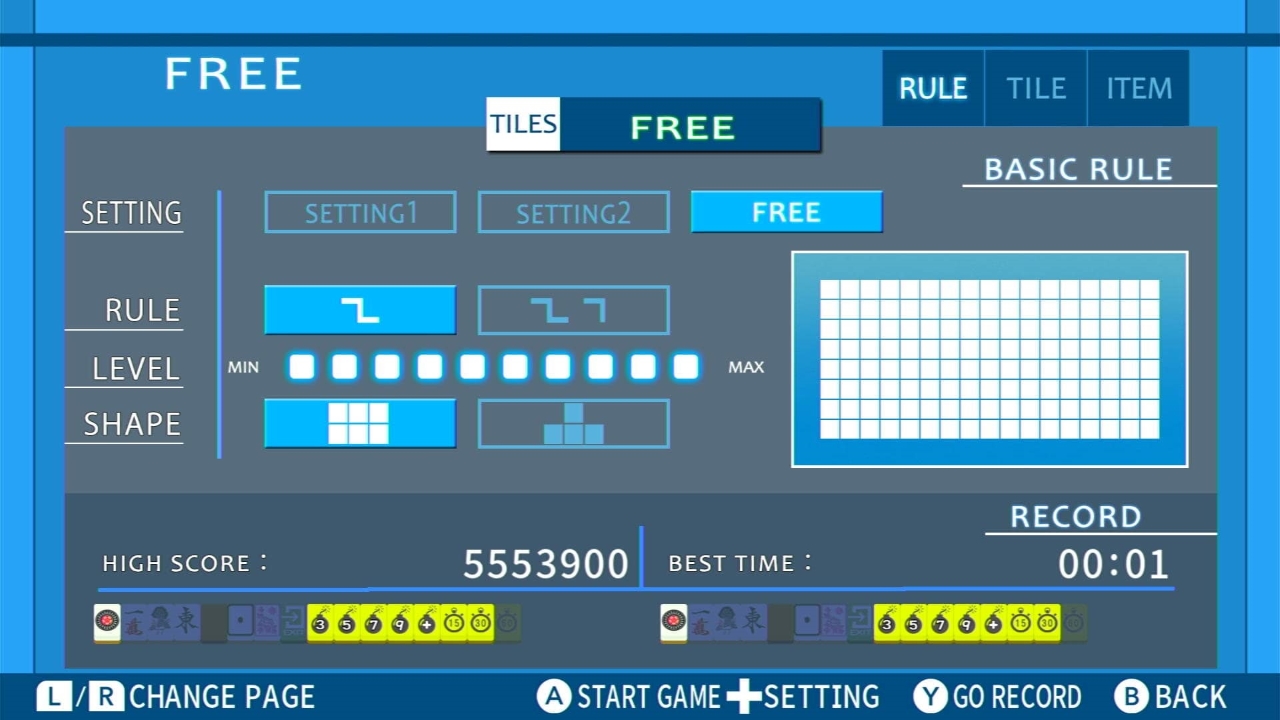Click the EXIT arrow tile icon
Image resolution: width=1280 pixels, height=720 pixels.
[x=294, y=622]
